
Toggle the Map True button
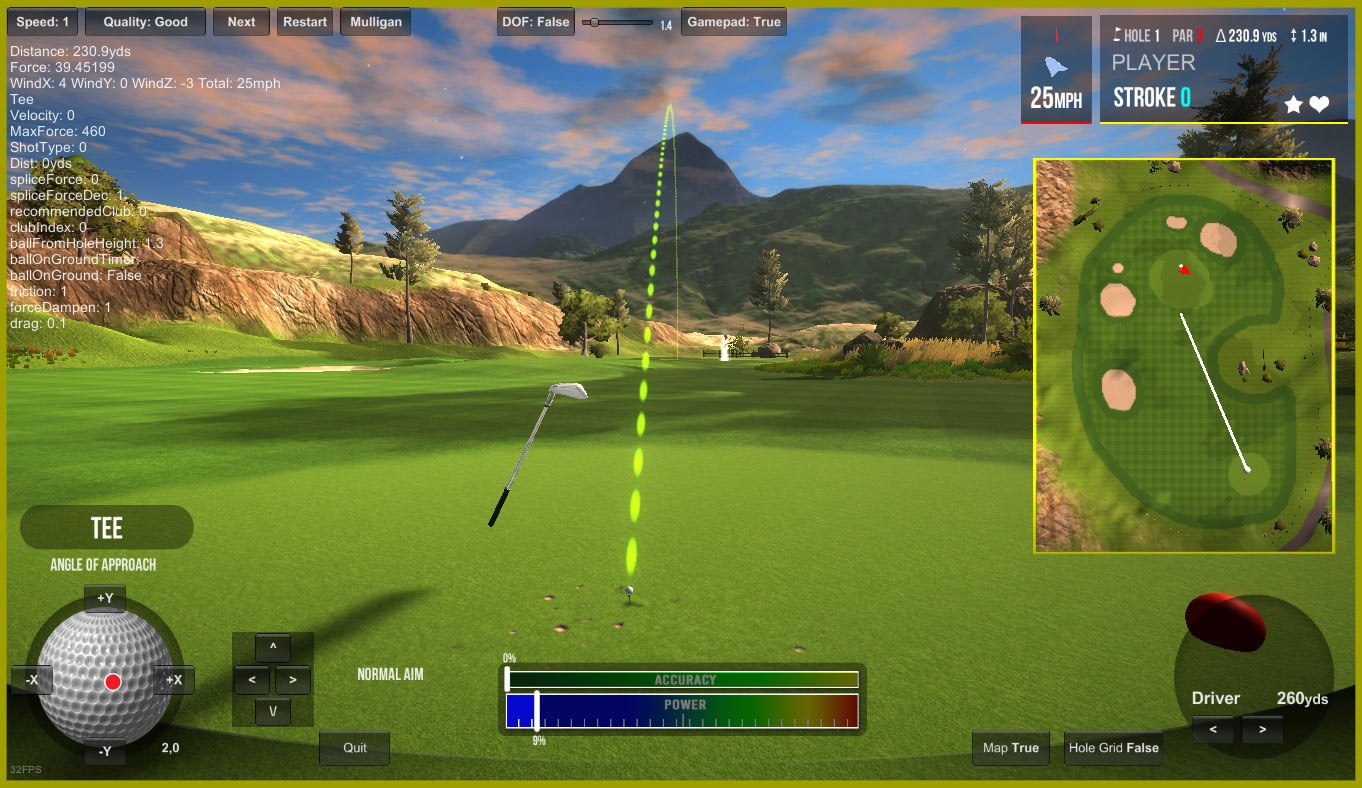(1010, 748)
